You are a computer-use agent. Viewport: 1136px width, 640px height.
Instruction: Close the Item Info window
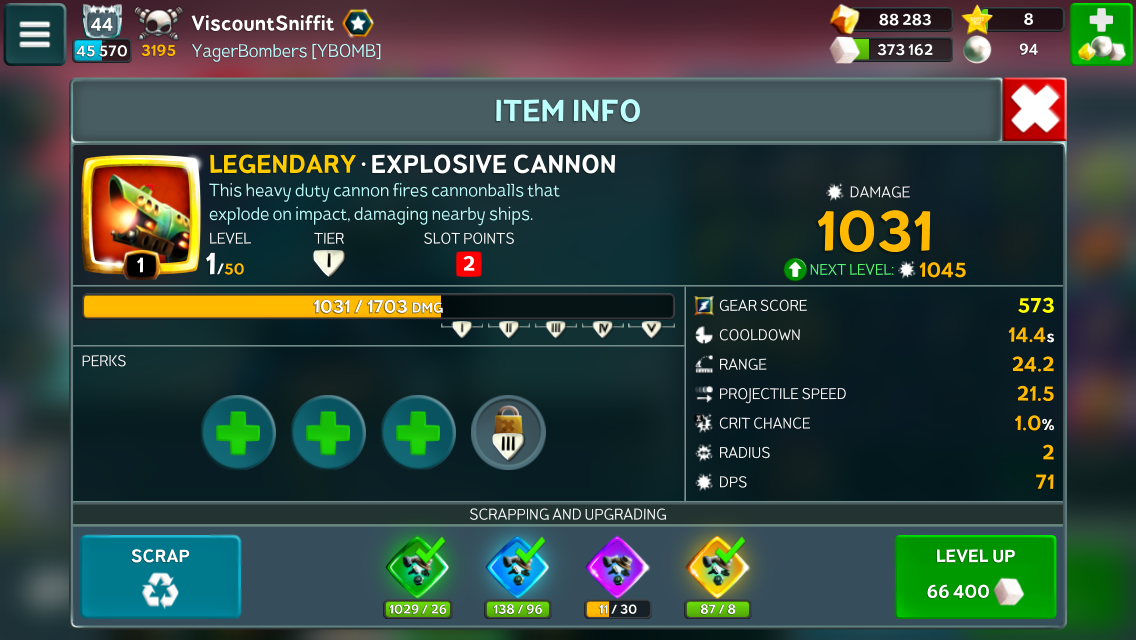click(1034, 110)
